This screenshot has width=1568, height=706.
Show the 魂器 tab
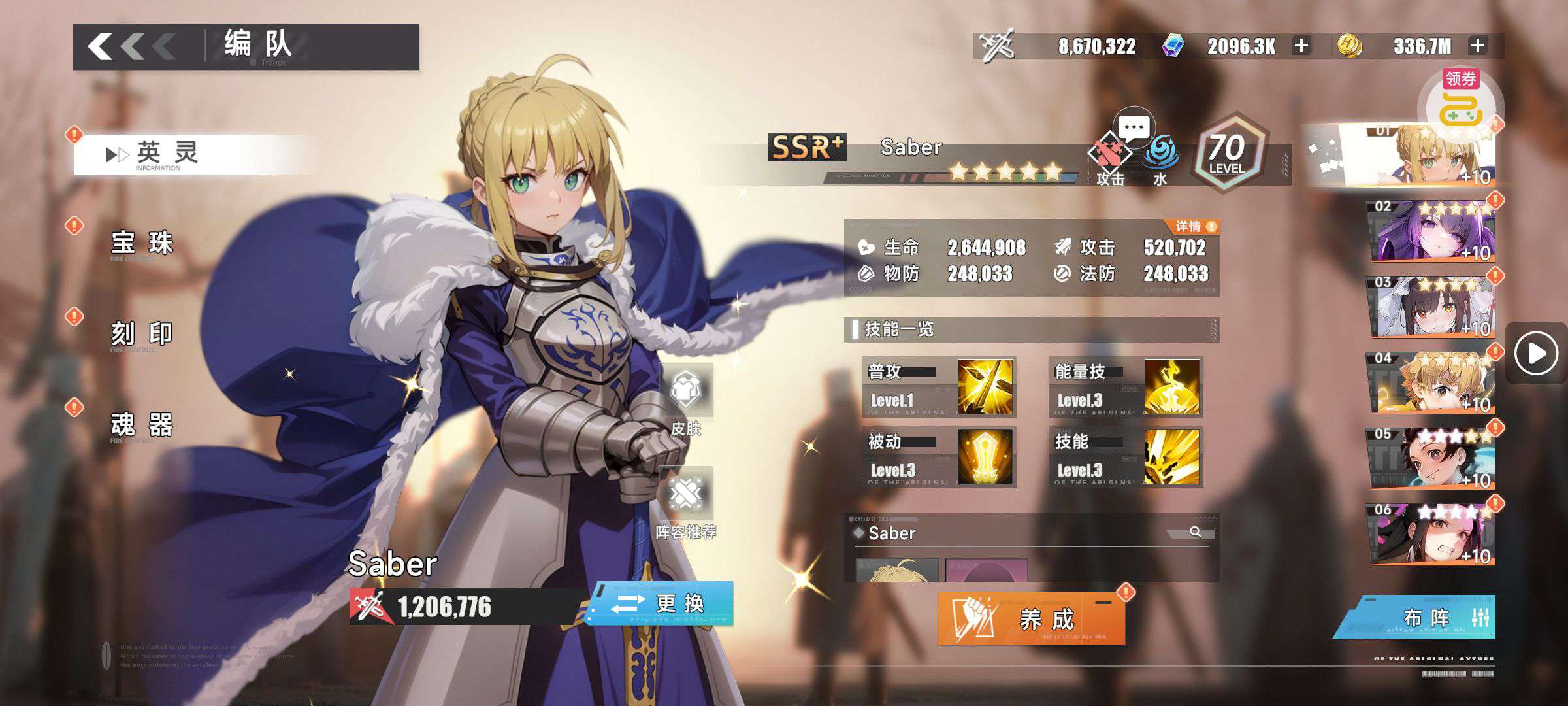142,425
